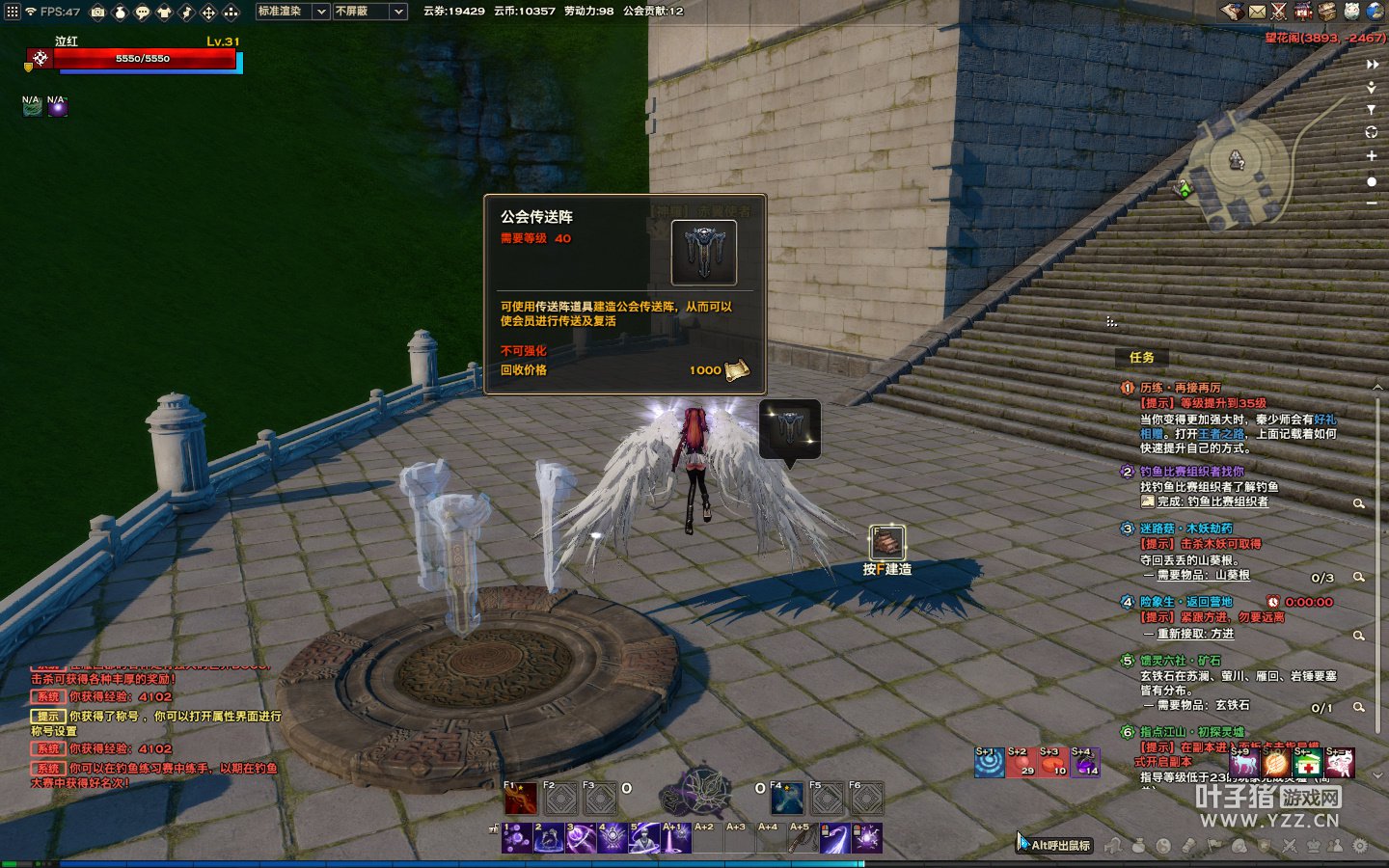This screenshot has width=1389, height=868.
Task: Open the treasure chest icon
Action: pos(1328,12)
